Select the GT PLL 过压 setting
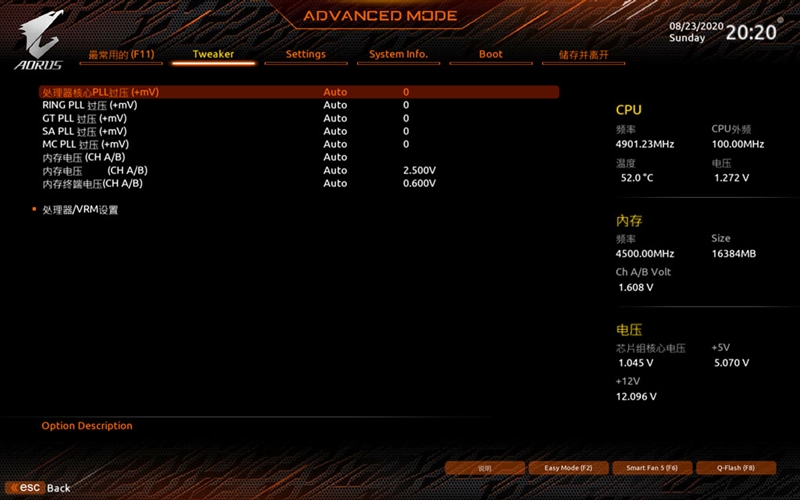800x500 pixels. 84,118
